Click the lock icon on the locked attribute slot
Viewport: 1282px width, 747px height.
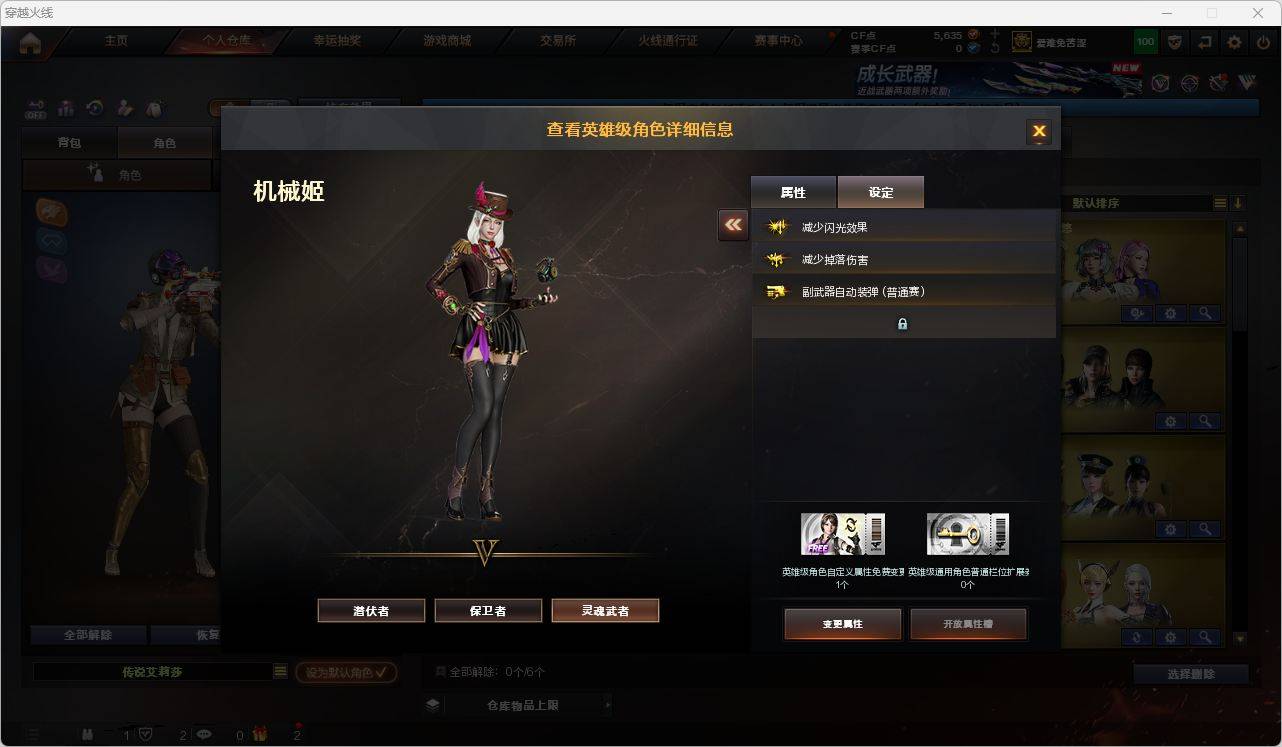click(903, 324)
